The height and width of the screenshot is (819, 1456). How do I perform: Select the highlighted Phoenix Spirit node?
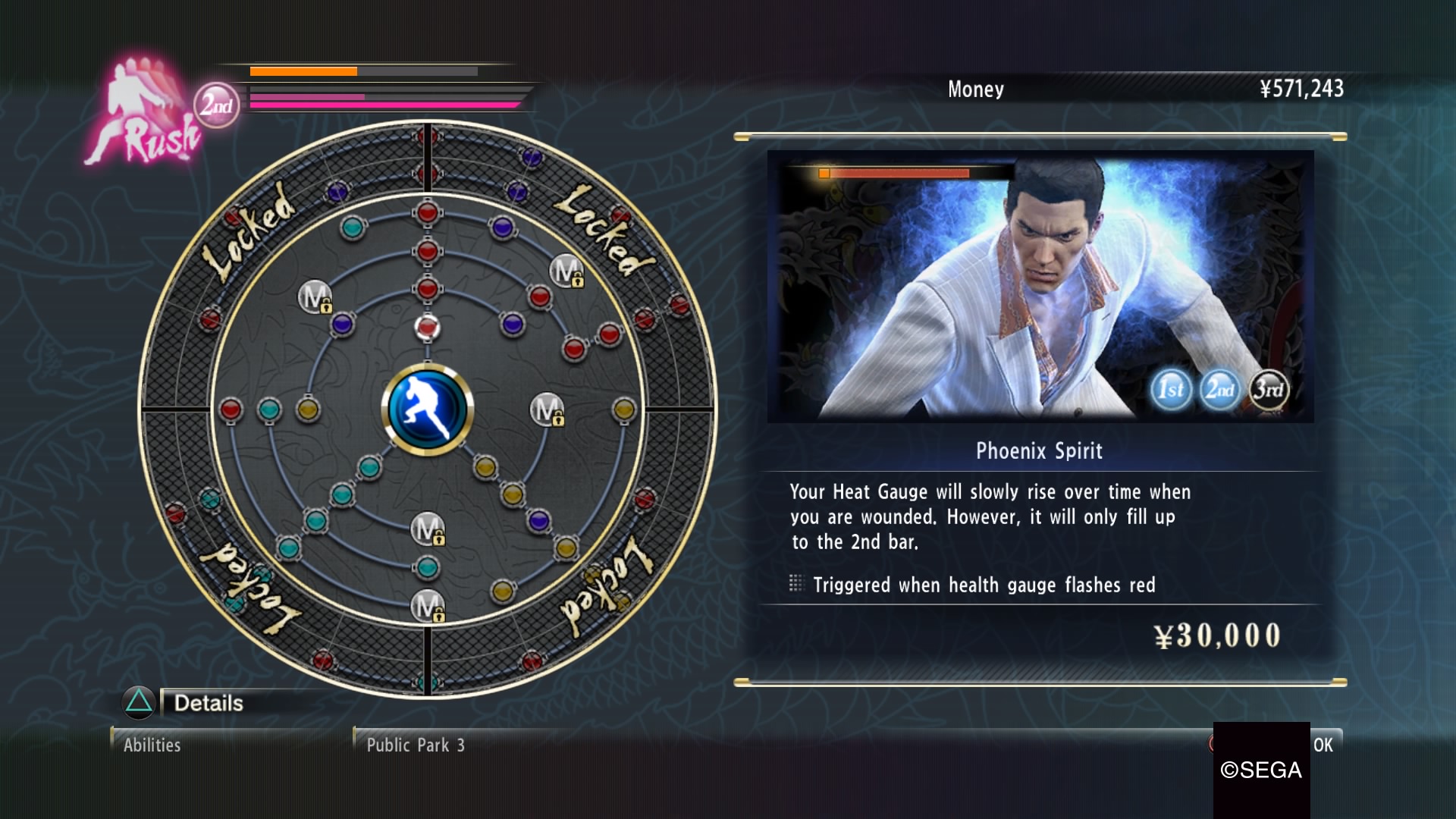click(427, 328)
